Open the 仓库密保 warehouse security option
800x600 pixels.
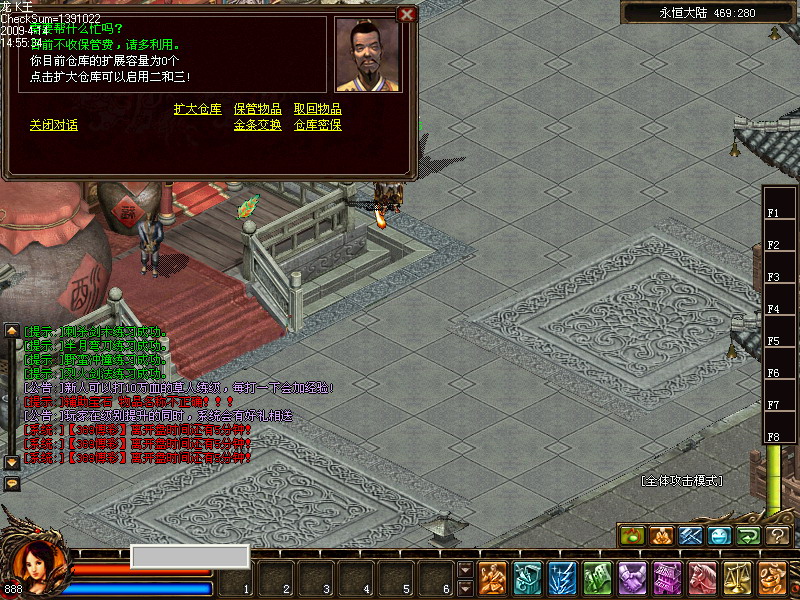pos(317,125)
